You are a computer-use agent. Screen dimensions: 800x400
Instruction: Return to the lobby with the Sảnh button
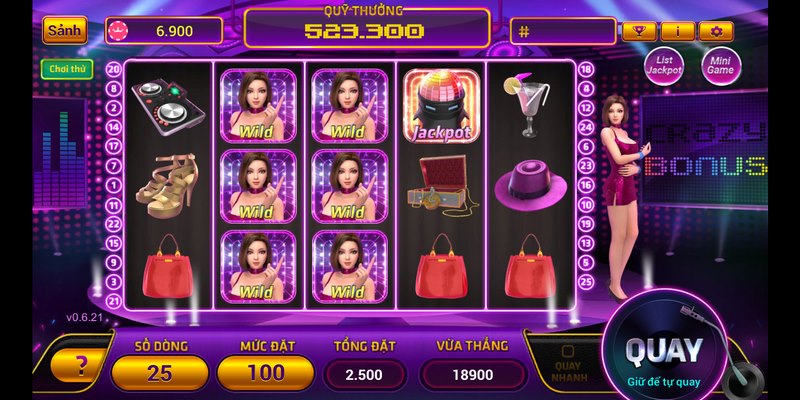(x=64, y=30)
